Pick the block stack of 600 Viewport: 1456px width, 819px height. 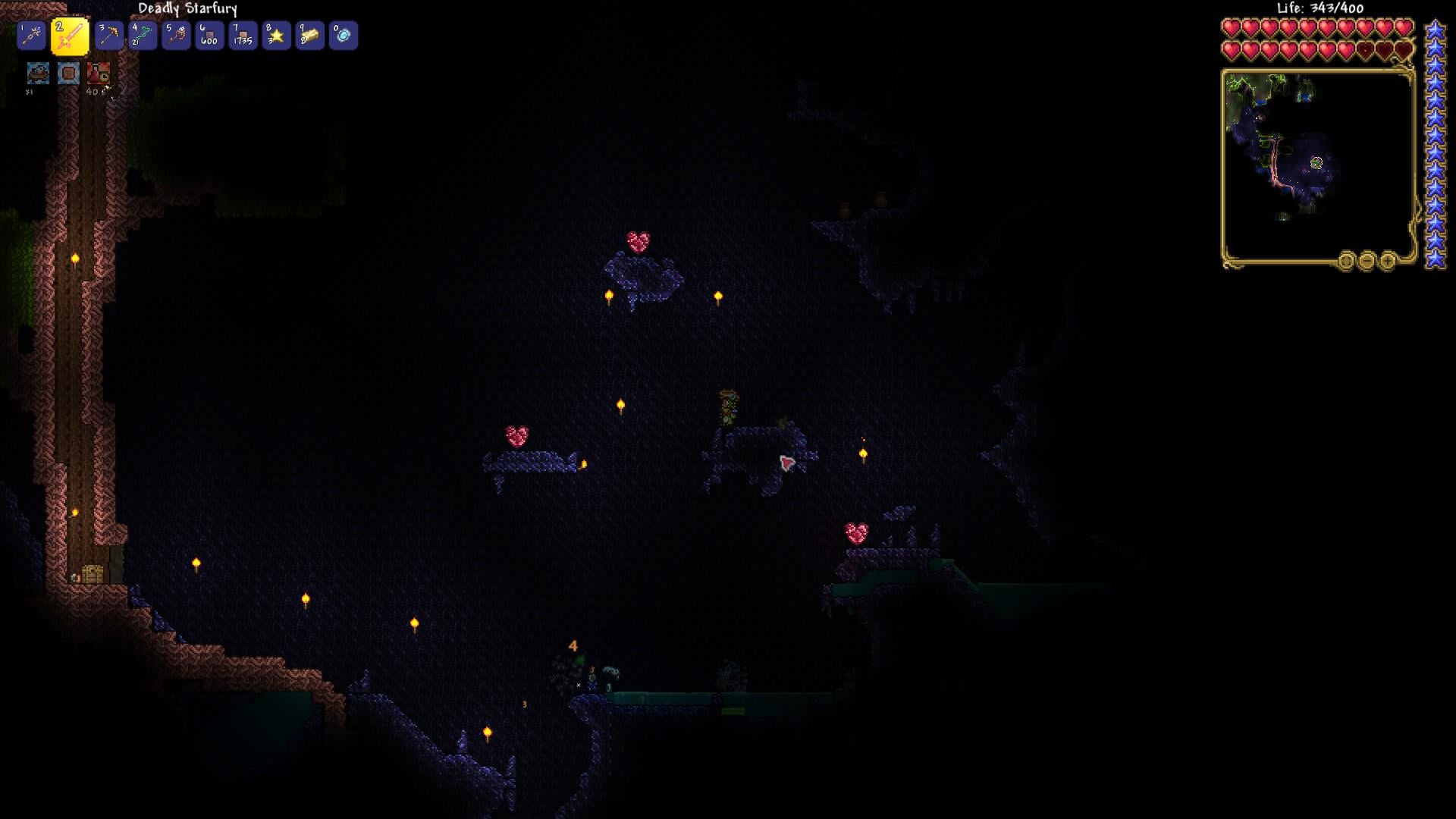(x=209, y=36)
